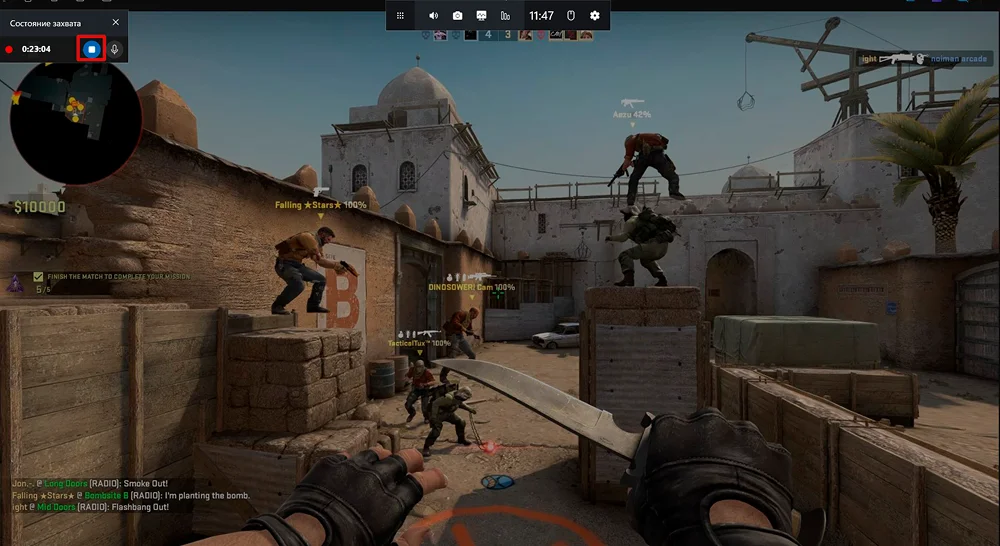Select the 'Finish the match' mission tracker
1000x546 pixels.
click(110, 277)
